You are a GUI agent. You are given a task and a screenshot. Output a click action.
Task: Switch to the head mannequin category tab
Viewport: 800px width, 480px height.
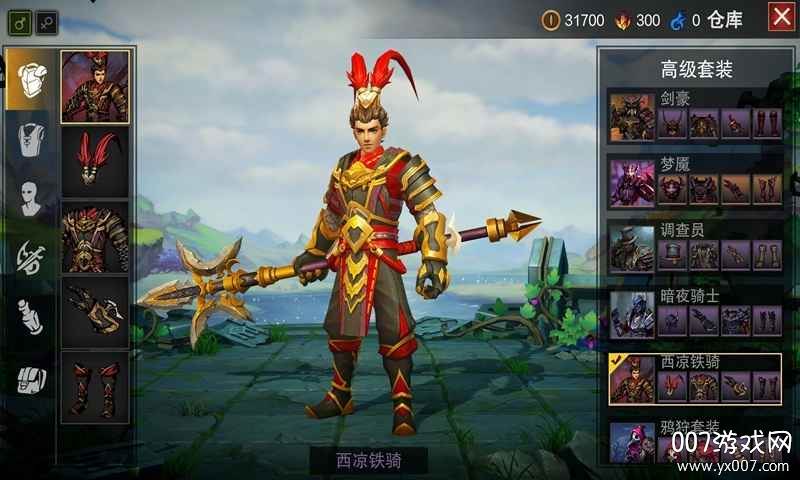(28, 197)
